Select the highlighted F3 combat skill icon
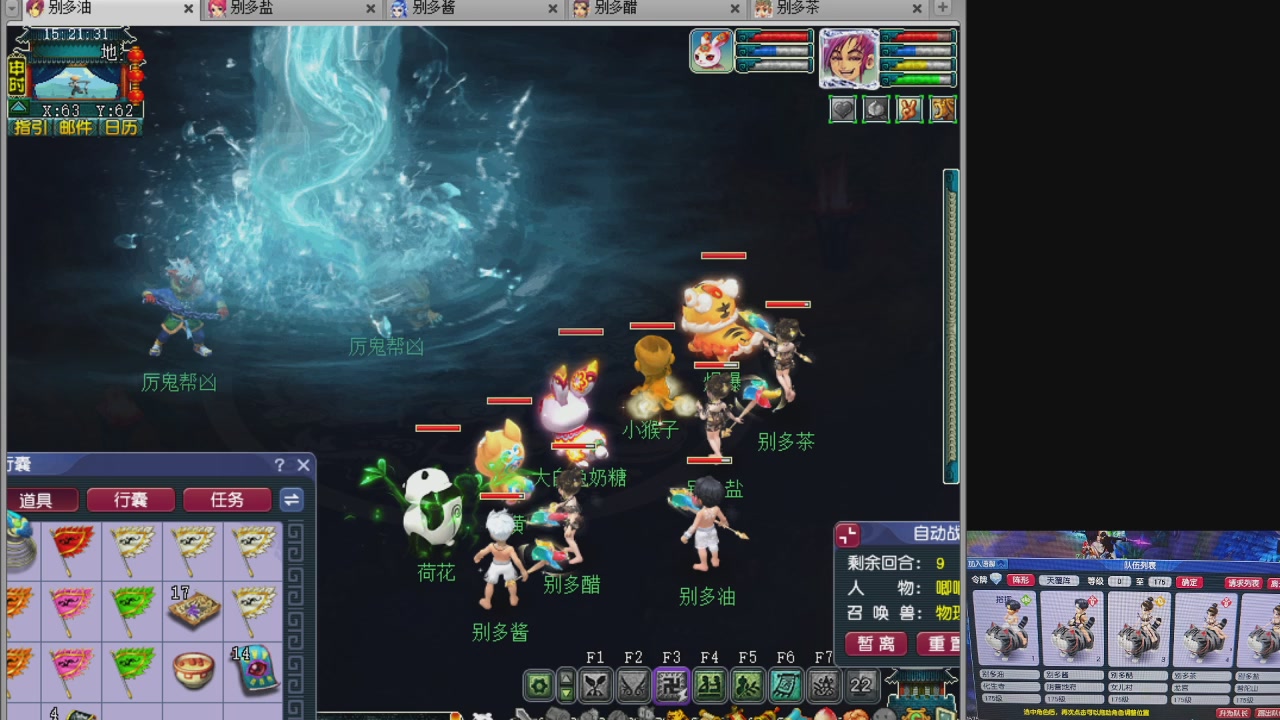Viewport: 1280px width, 720px height. point(671,685)
